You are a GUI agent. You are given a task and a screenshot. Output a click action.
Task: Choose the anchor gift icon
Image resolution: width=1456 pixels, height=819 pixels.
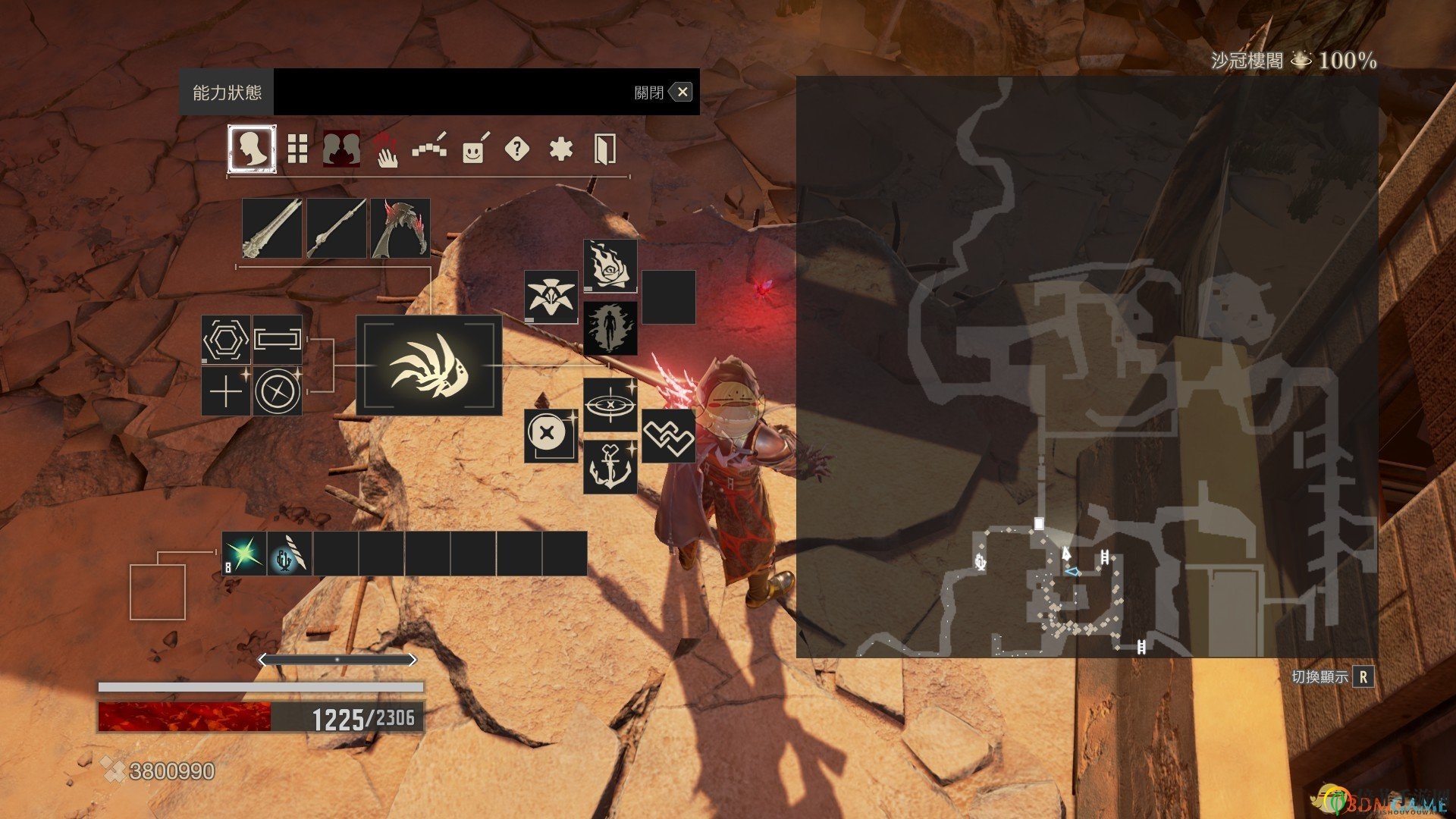point(610,467)
